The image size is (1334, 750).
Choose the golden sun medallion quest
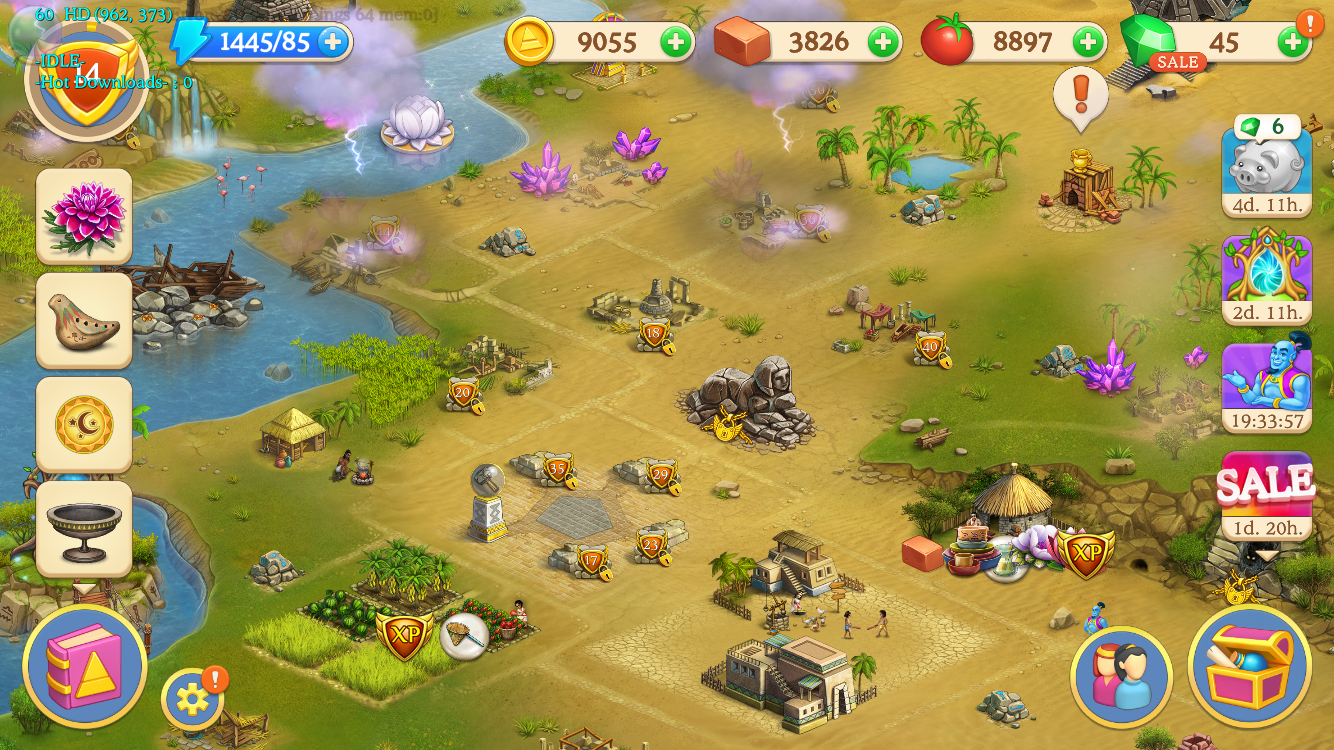(x=84, y=424)
